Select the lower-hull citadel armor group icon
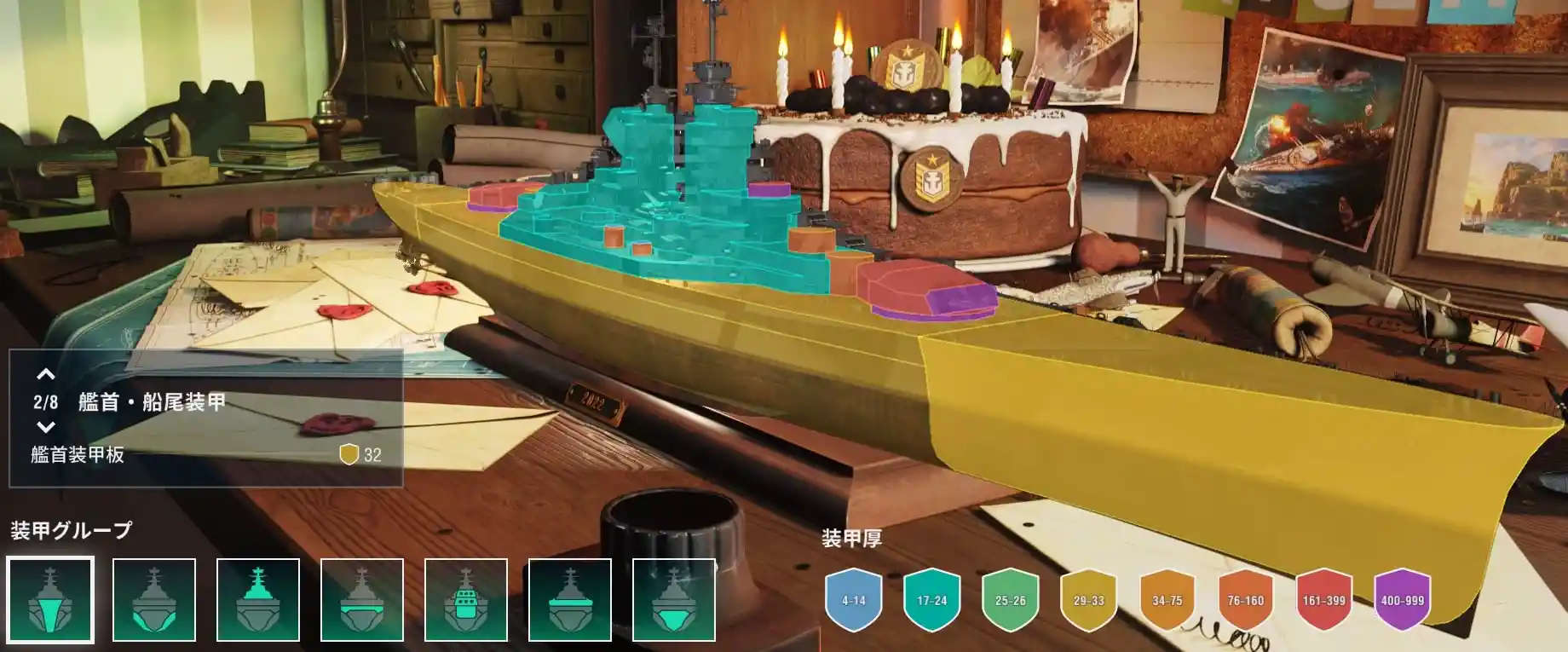Screen dimensions: 1568x652 [x=674, y=599]
